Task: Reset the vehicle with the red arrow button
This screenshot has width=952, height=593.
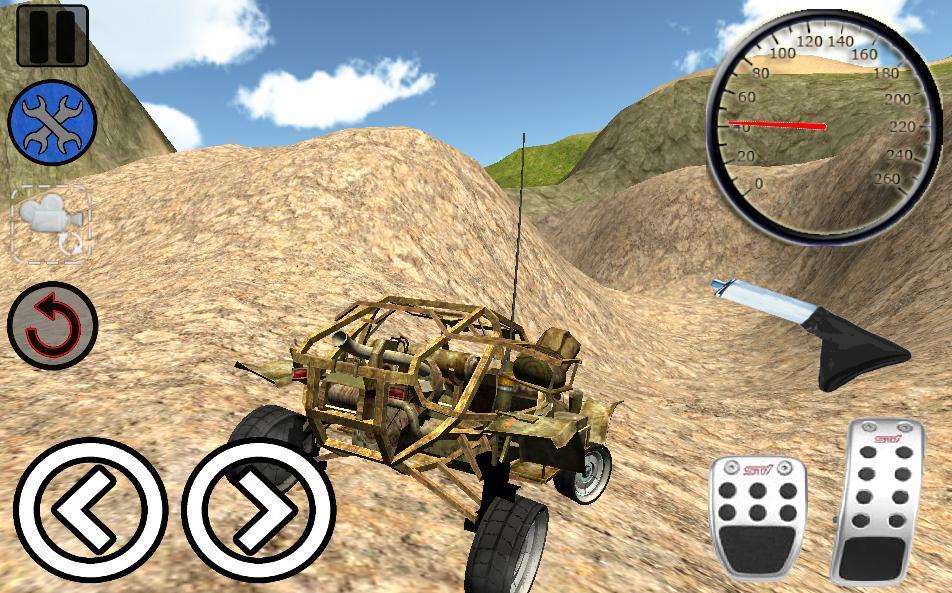Action: click(x=52, y=326)
